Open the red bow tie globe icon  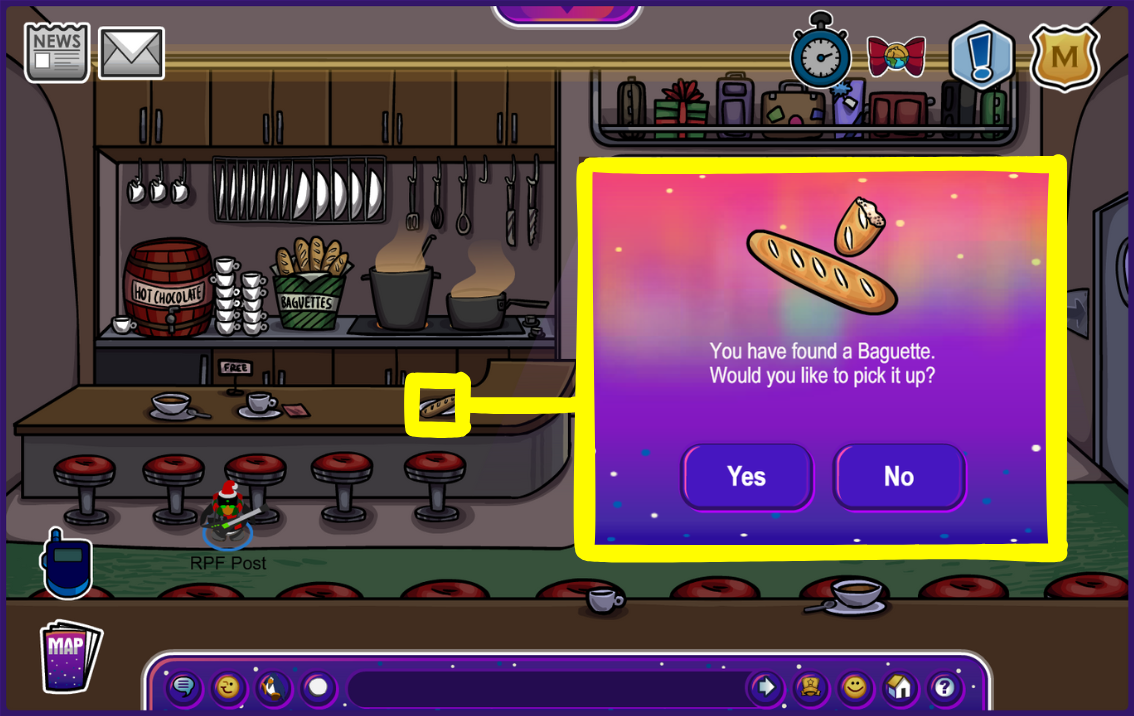(896, 56)
